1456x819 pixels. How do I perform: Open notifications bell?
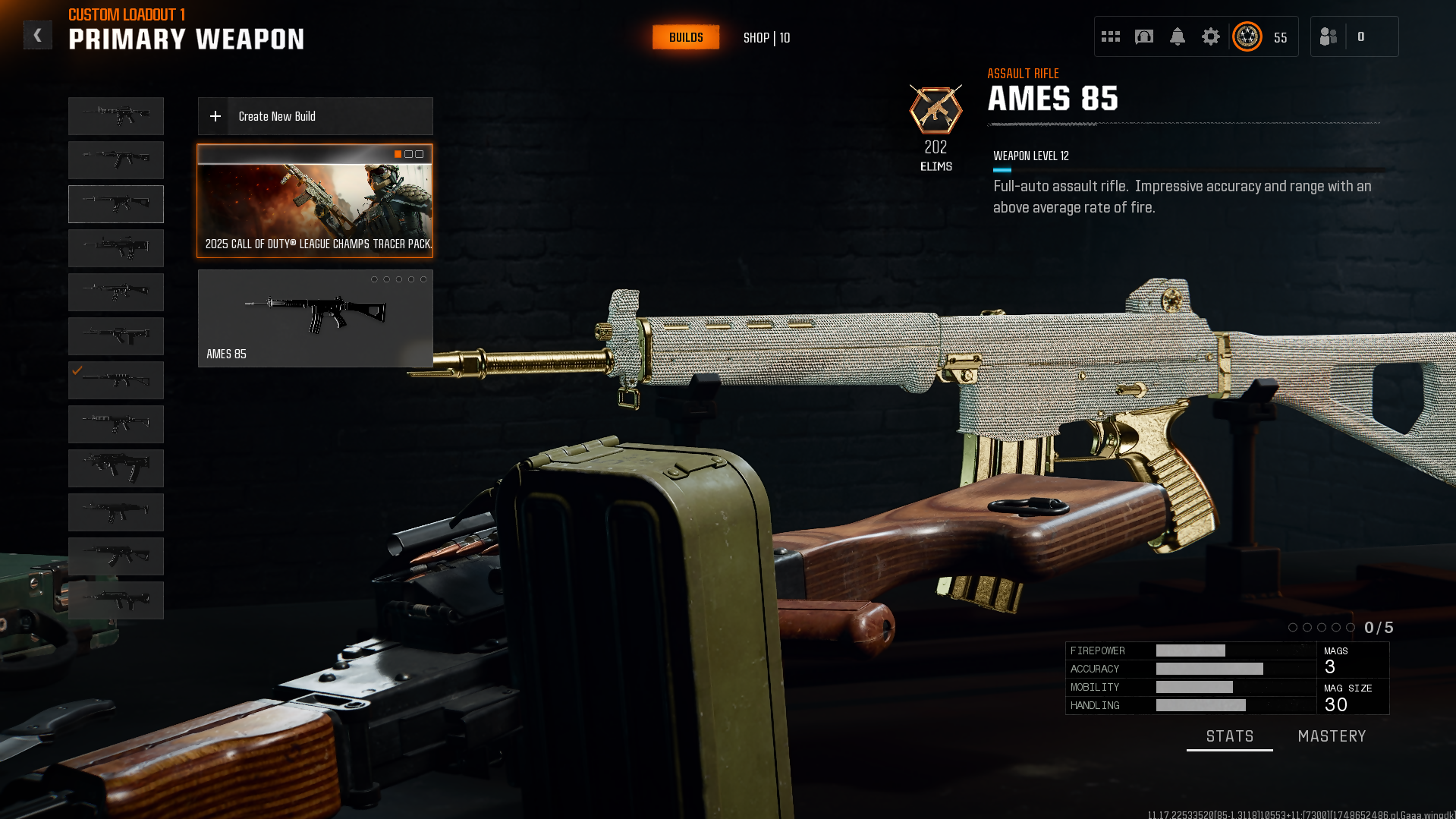[1177, 36]
